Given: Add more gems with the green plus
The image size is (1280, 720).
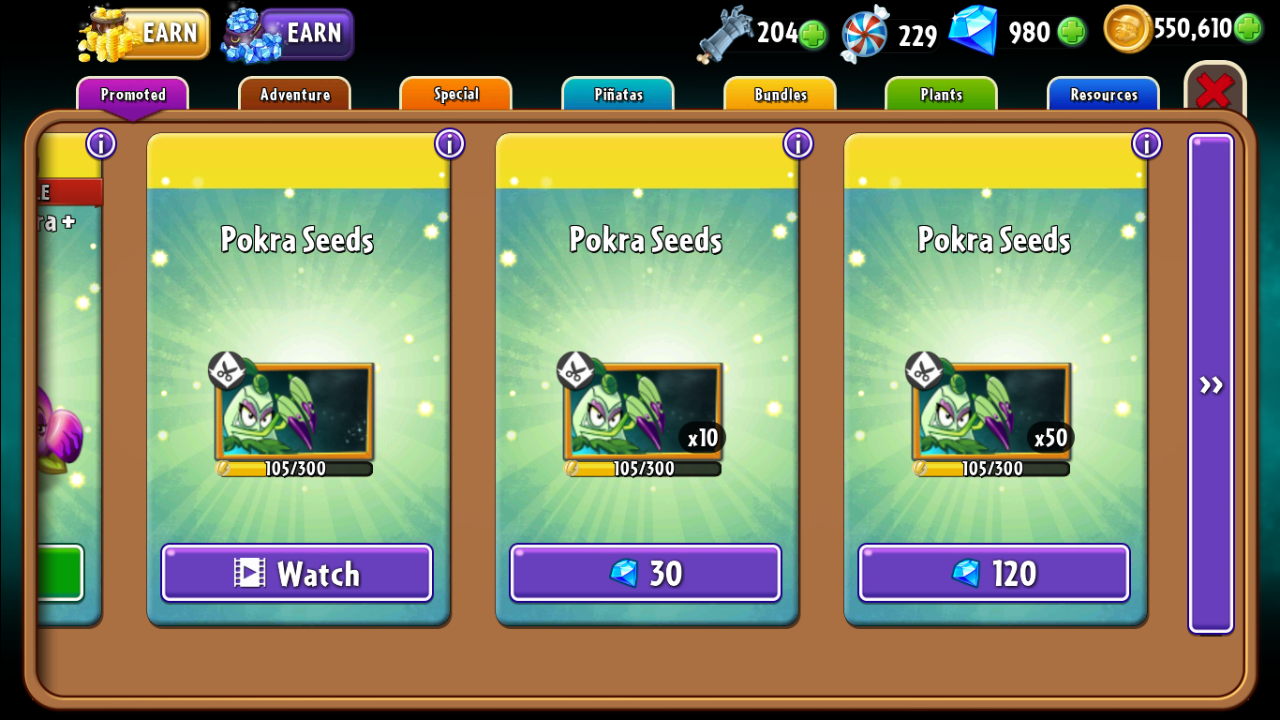Looking at the screenshot, I should [1072, 32].
